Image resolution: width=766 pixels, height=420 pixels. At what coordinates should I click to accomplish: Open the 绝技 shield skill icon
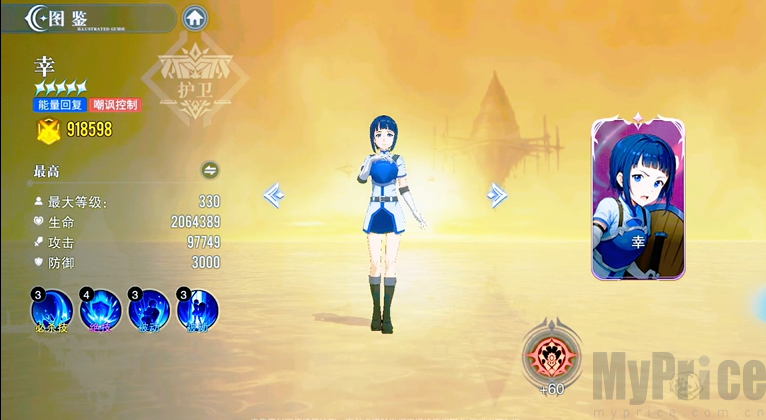point(101,310)
